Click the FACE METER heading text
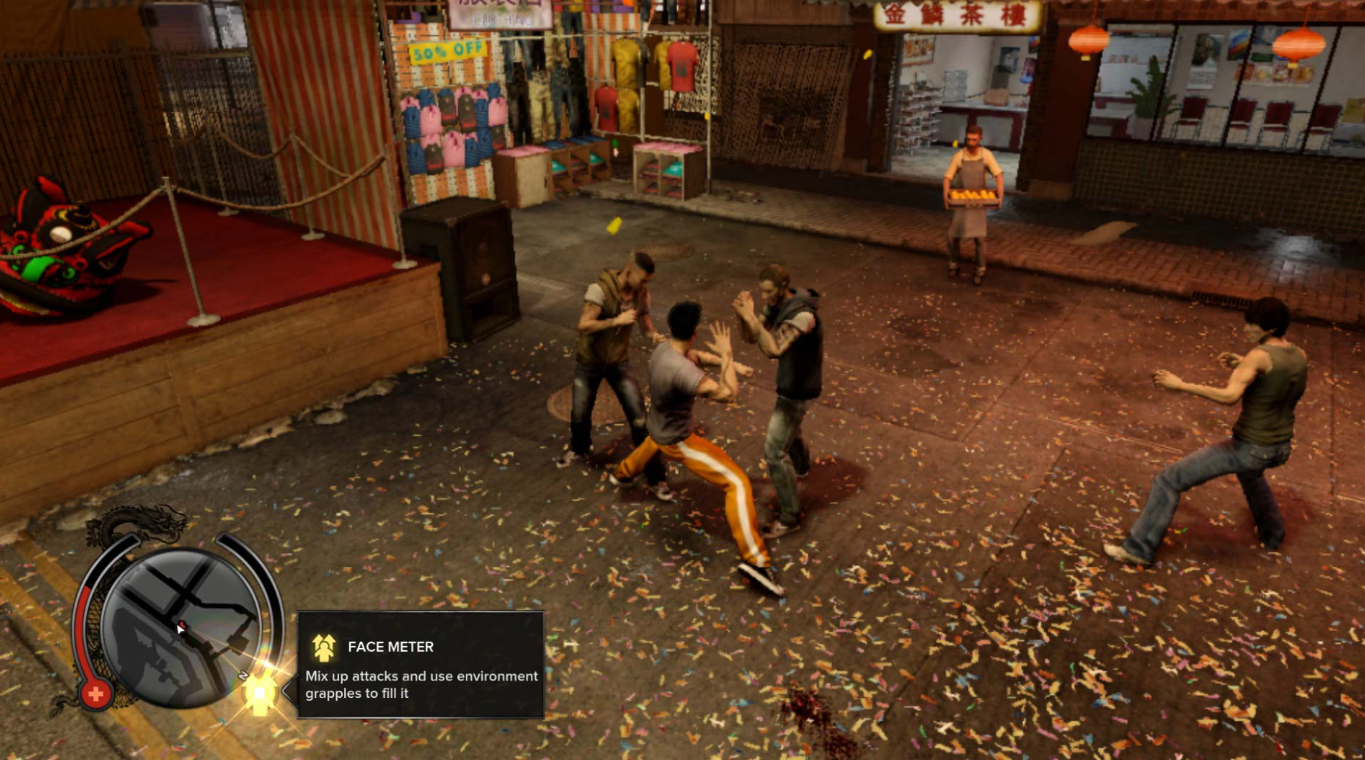The width and height of the screenshot is (1365, 760). (390, 646)
